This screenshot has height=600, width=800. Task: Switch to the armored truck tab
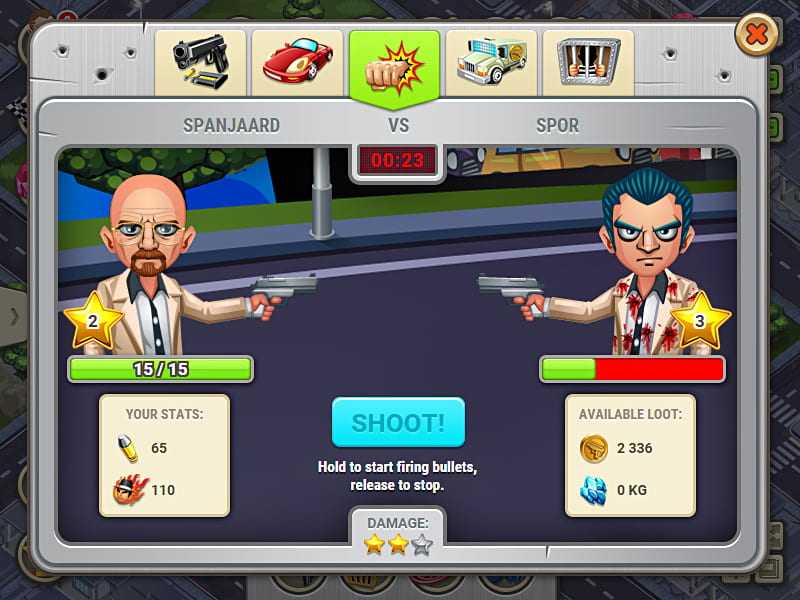pos(491,62)
